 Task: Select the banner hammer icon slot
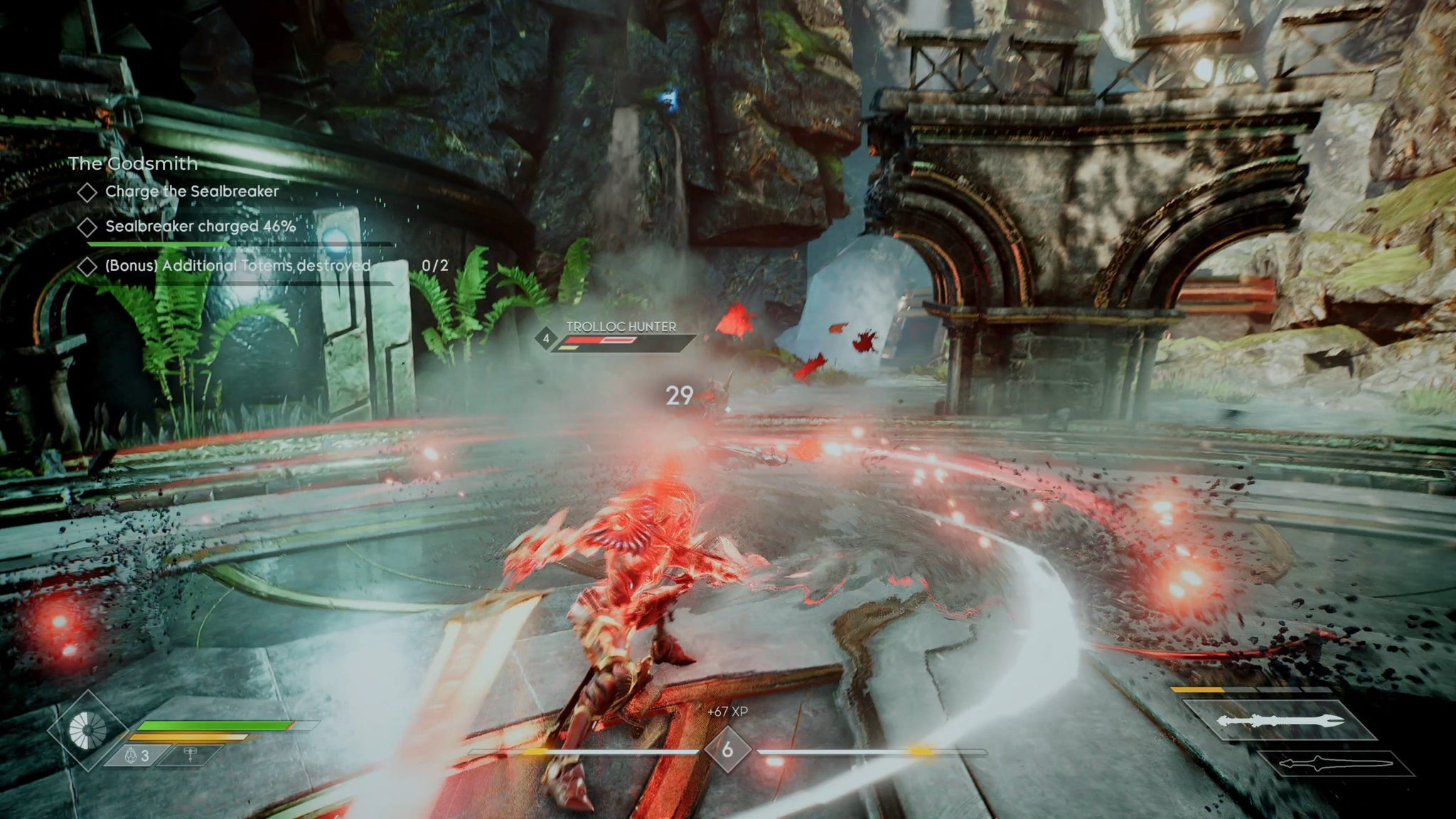(190, 756)
